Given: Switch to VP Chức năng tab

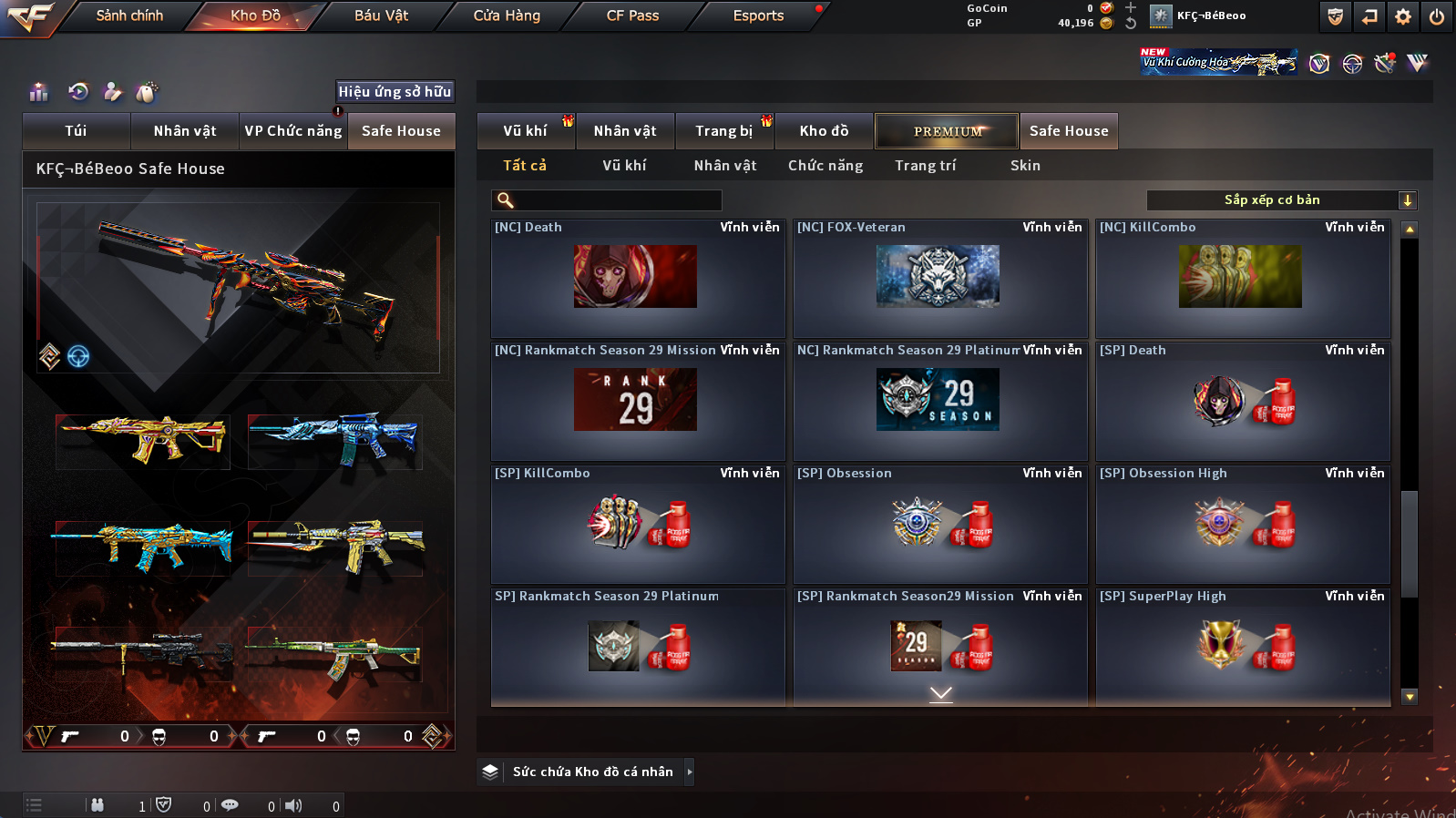Looking at the screenshot, I should point(292,131).
